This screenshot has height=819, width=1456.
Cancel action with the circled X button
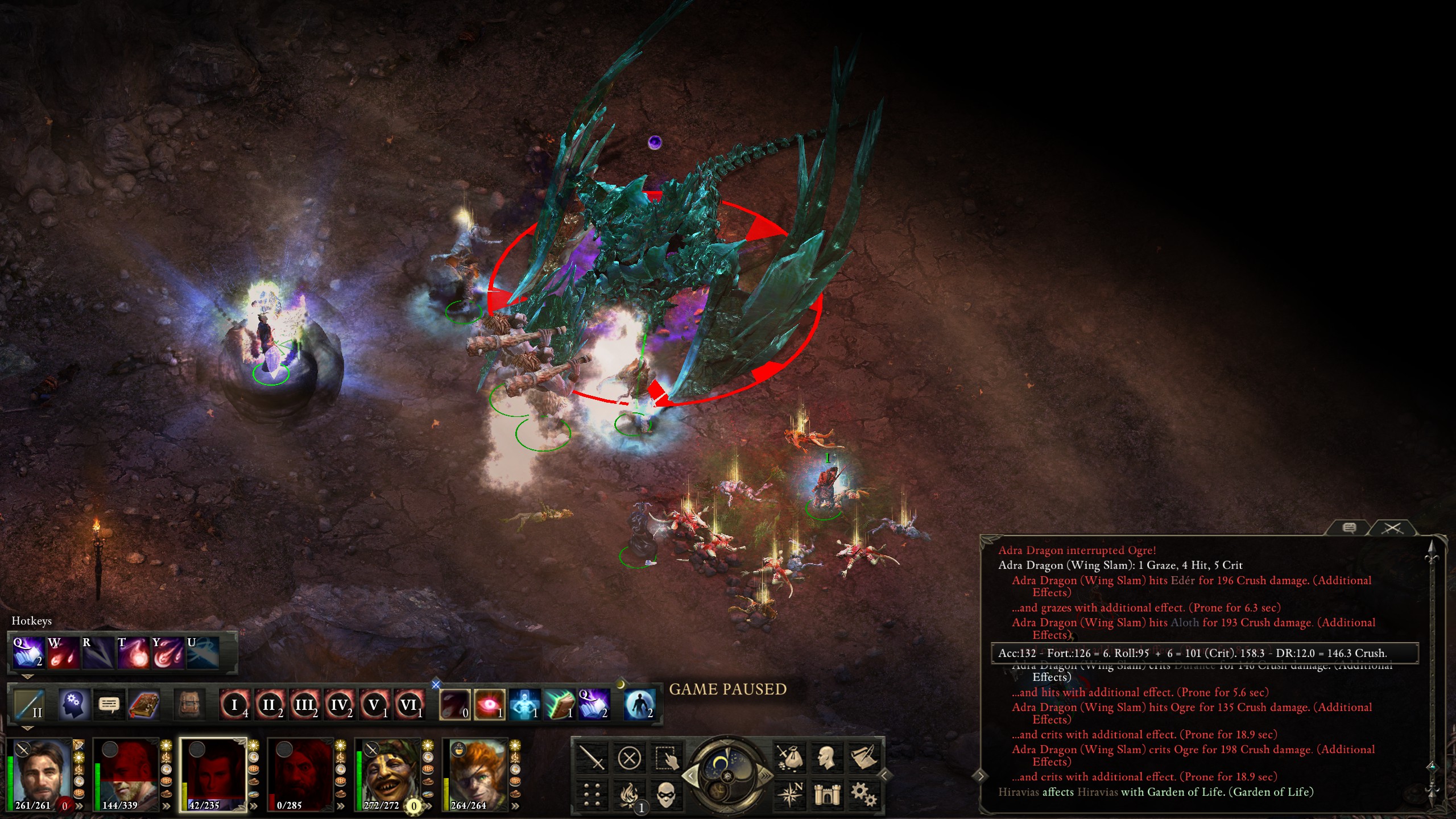[629, 758]
